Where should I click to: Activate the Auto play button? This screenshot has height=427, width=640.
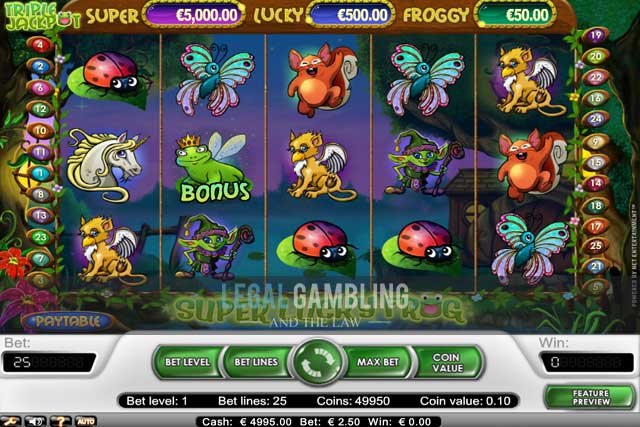point(86,421)
